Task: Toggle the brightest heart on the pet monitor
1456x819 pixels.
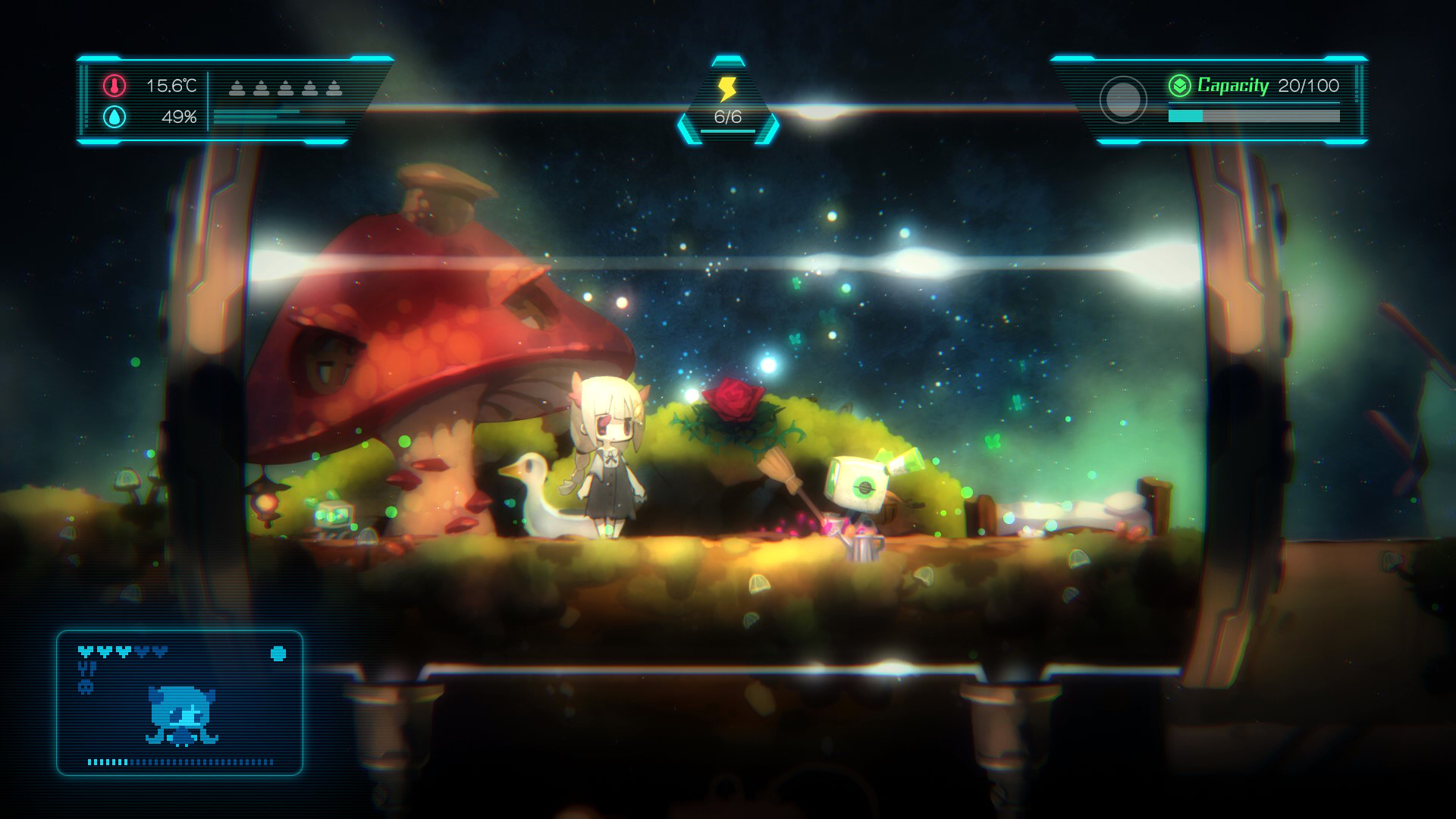Action: (x=86, y=652)
